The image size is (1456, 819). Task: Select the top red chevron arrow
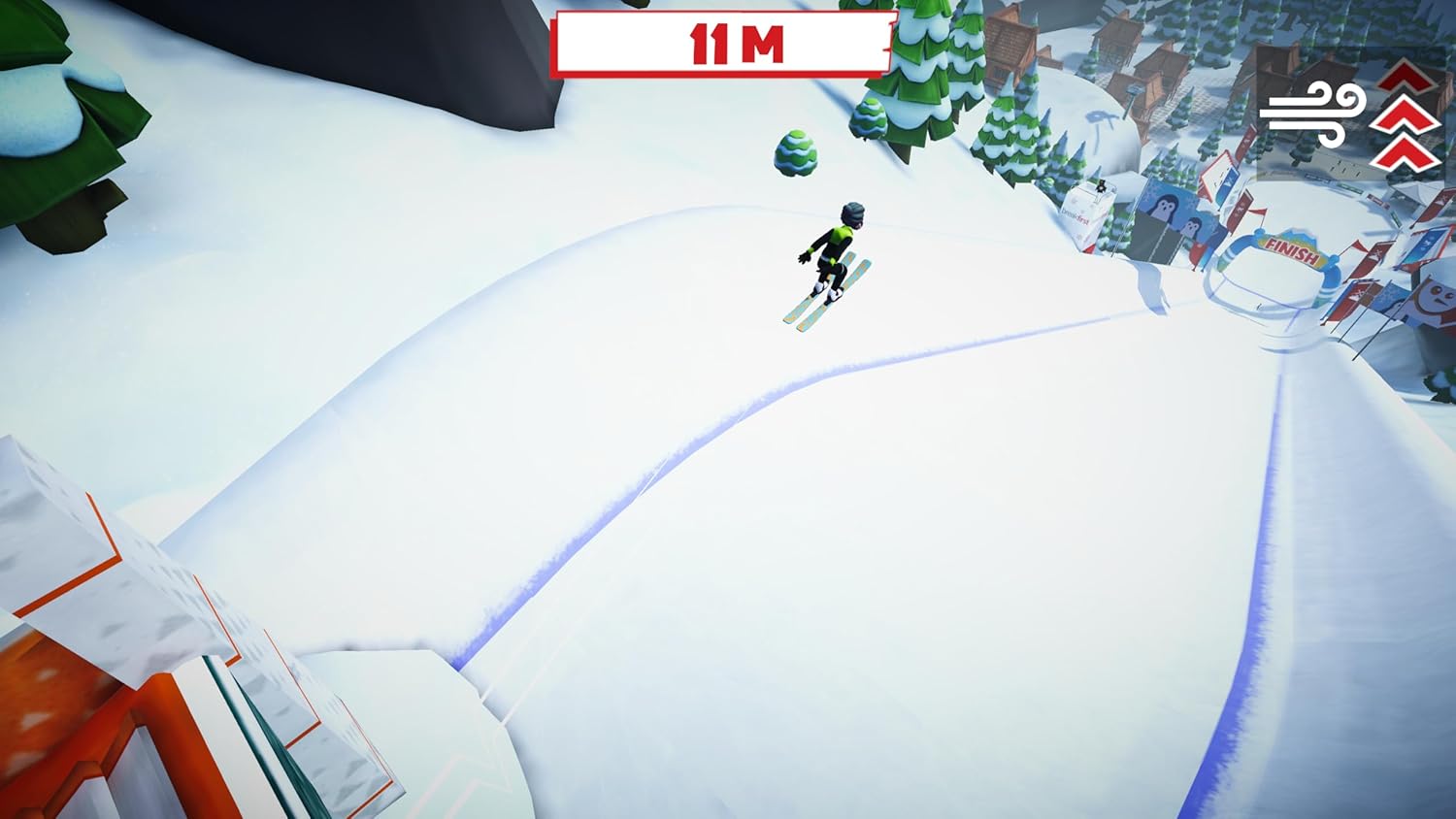1406,76
